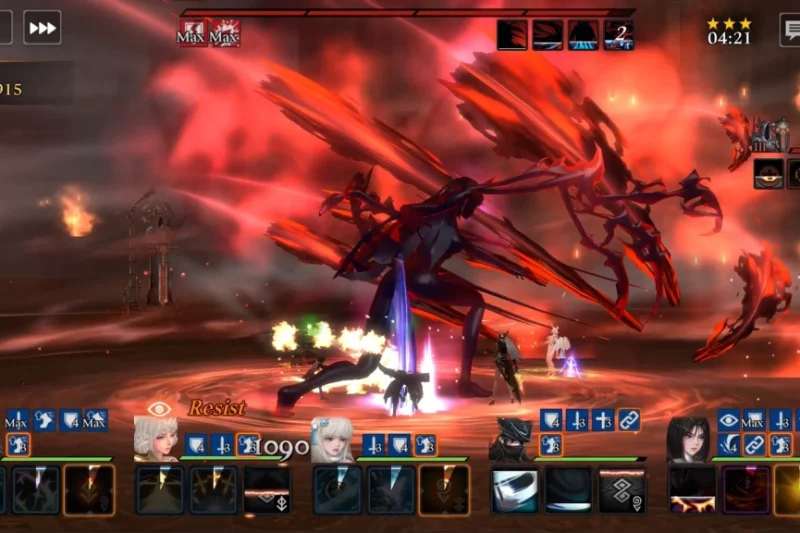This screenshot has width=800, height=533.
Task: Select the silver-haired girl with blue flower portrait
Action: pyautogui.click(x=332, y=439)
